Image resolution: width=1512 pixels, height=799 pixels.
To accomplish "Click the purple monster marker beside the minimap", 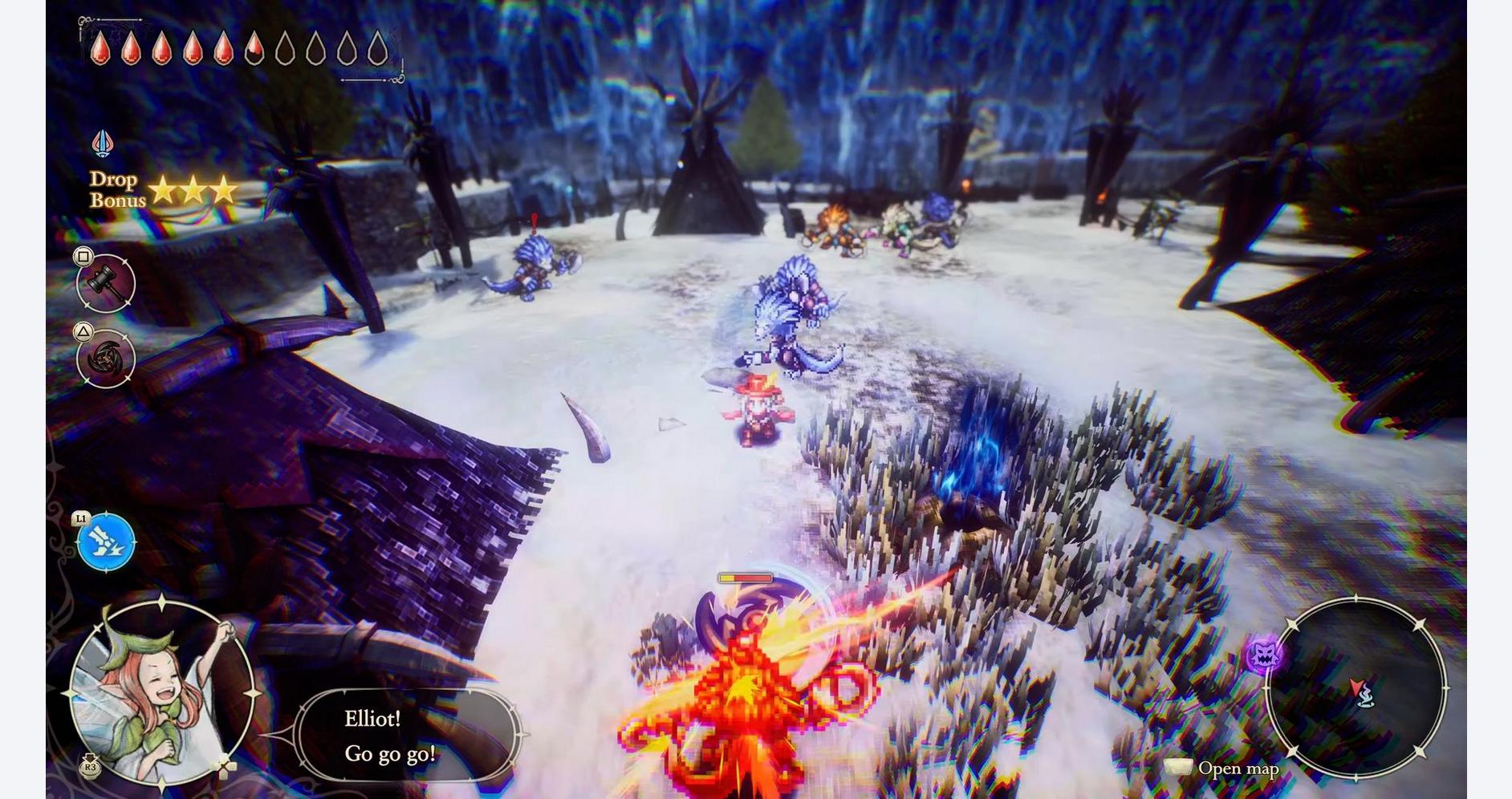I will [x=1262, y=654].
